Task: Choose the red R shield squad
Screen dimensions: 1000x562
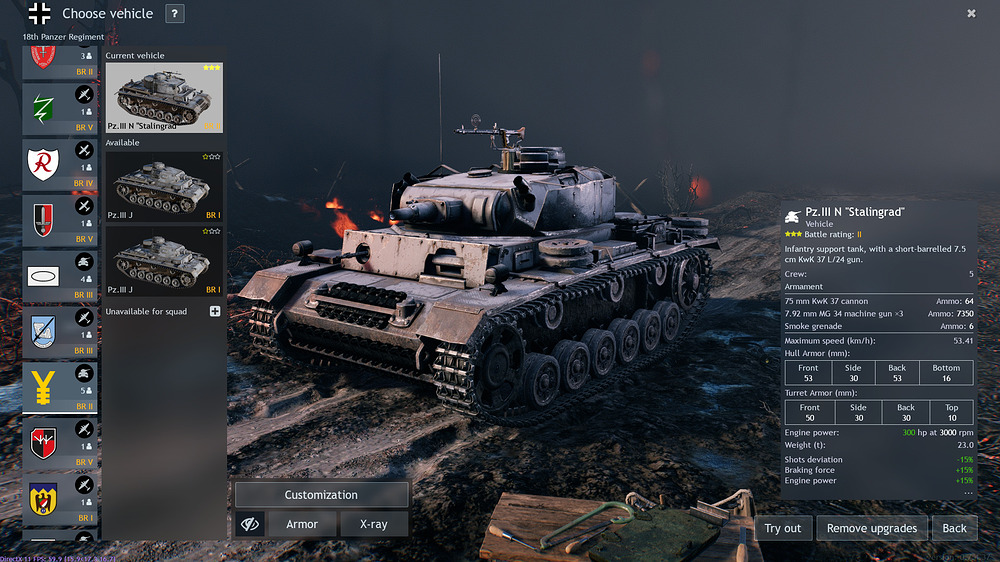Action: point(60,164)
